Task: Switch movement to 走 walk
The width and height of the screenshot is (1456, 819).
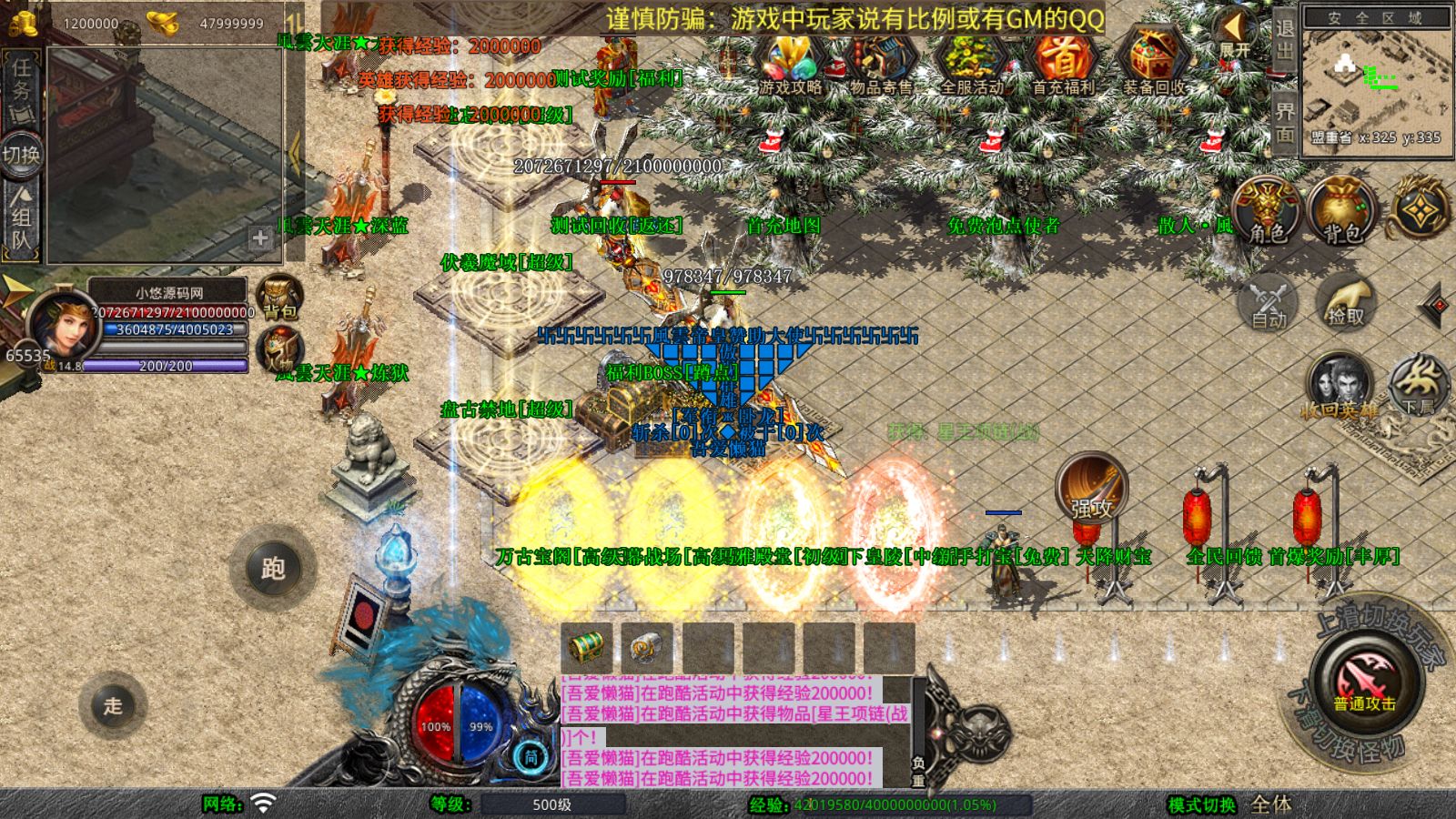Action: pos(113,704)
